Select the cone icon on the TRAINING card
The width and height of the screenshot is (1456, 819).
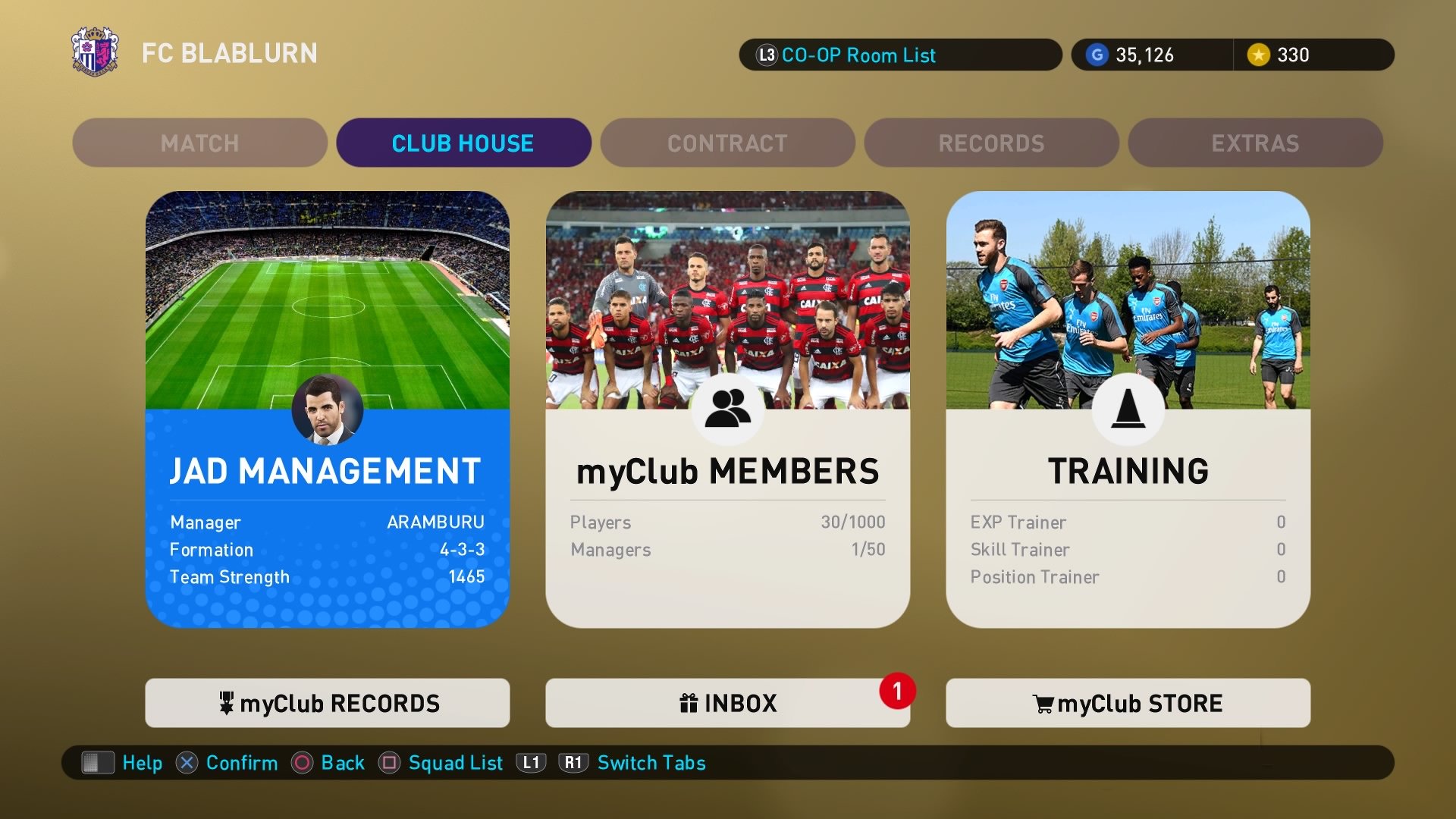[1127, 409]
